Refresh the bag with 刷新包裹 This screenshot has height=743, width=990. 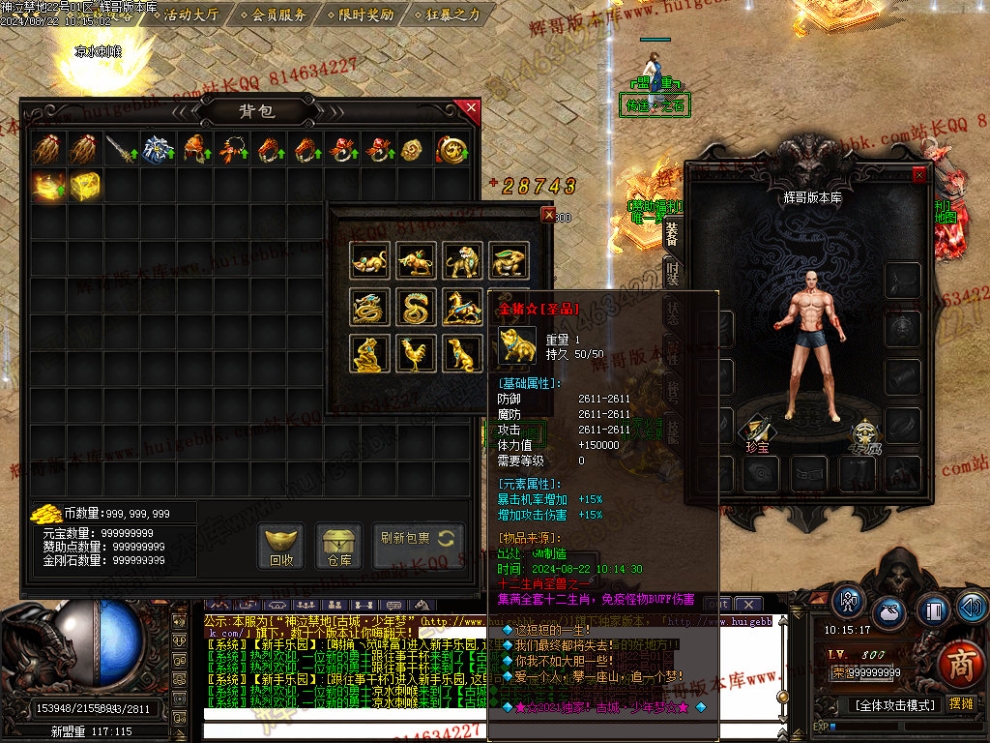coord(418,540)
